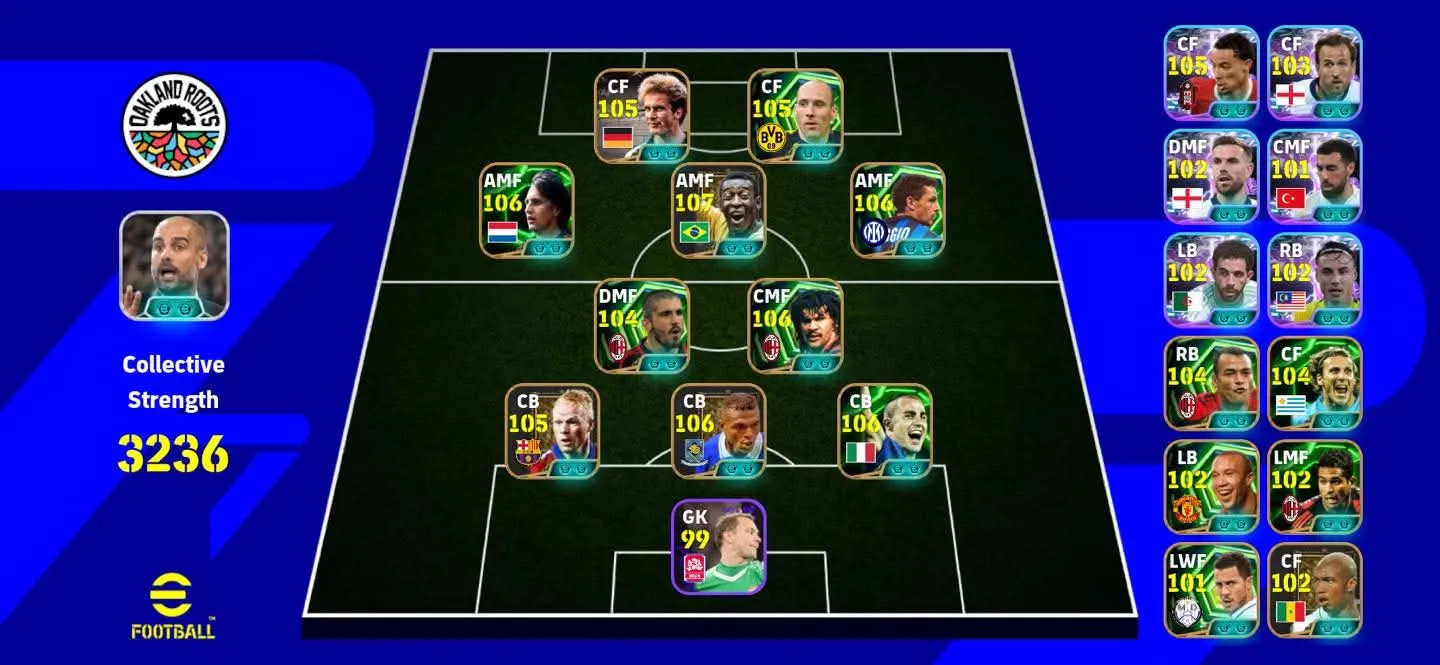Select the CB 105 Barcelona badge card
1440x665 pixels.
coord(552,431)
